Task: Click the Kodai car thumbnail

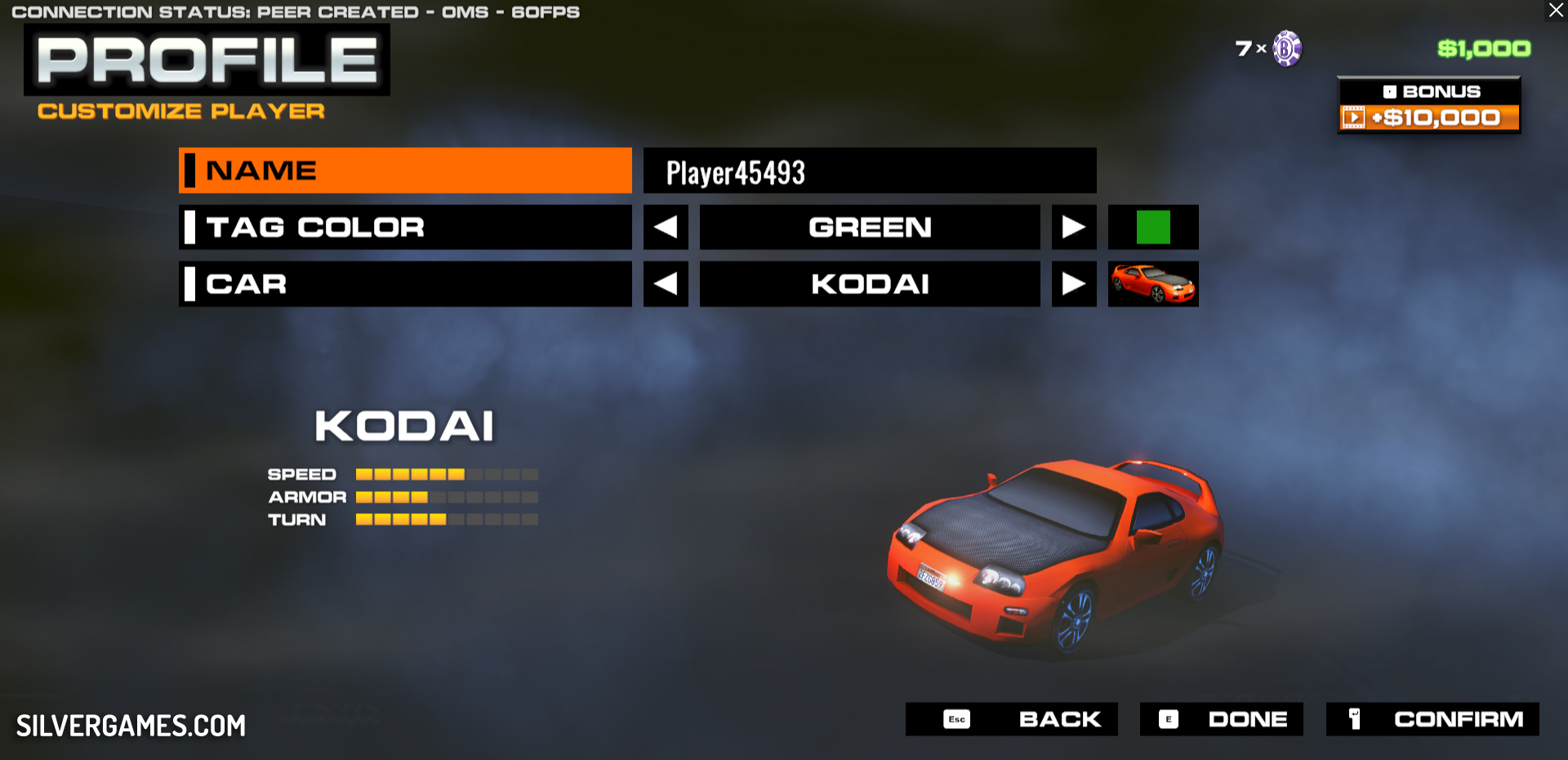Action: point(1153,284)
